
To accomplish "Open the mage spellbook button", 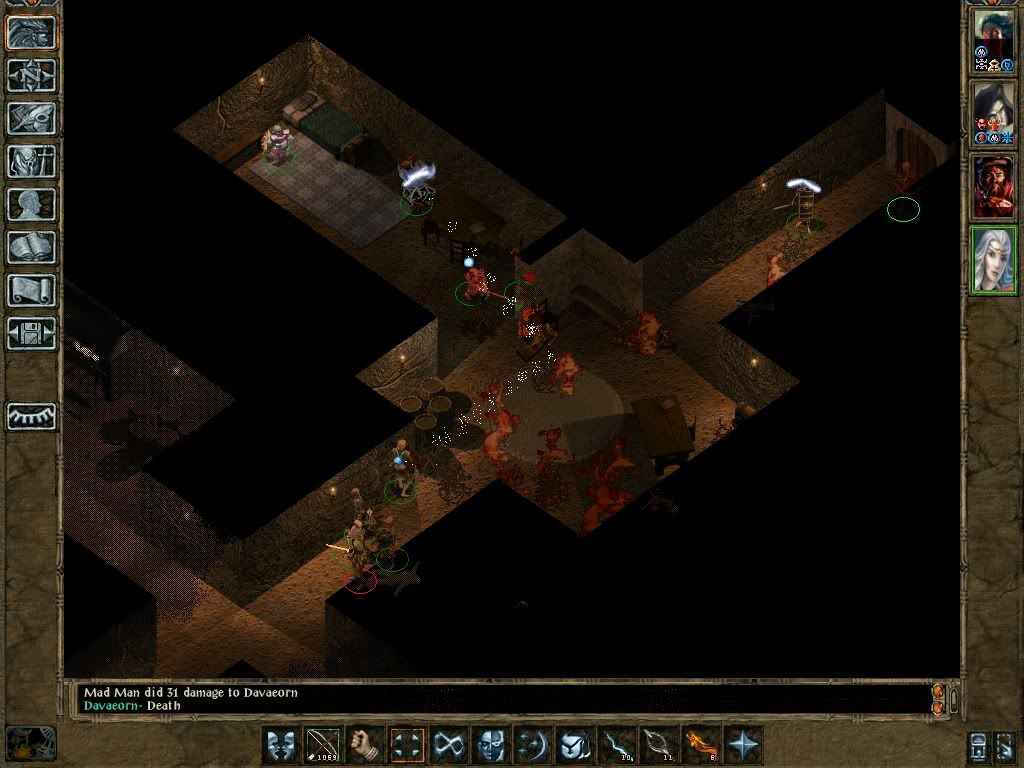I will click(31, 247).
